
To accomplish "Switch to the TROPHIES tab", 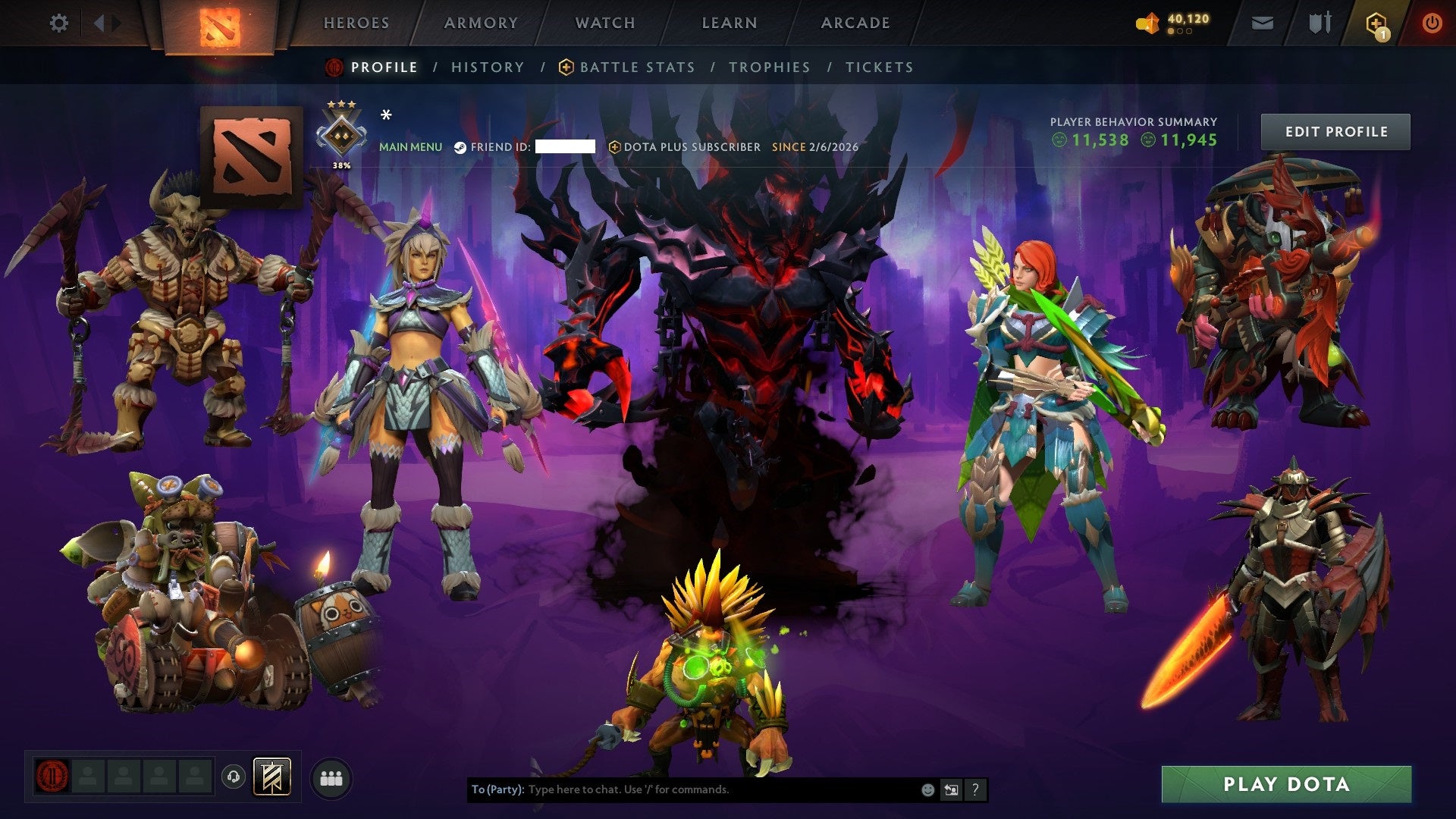I will [x=769, y=67].
